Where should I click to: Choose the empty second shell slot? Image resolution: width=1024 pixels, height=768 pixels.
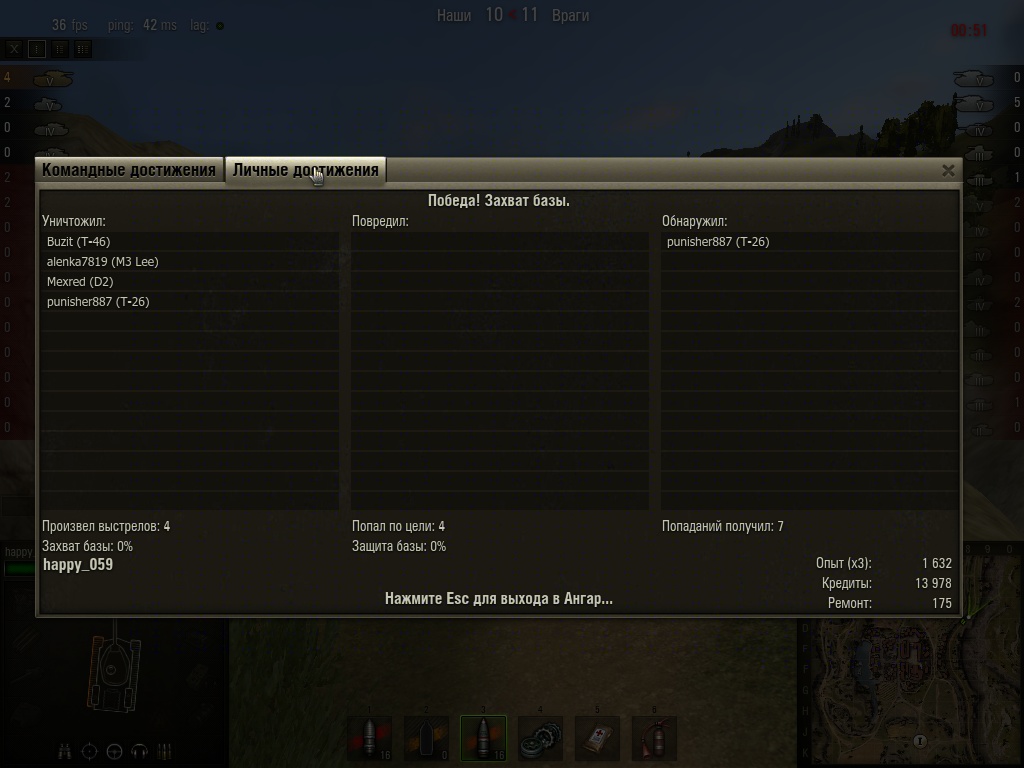tap(427, 739)
